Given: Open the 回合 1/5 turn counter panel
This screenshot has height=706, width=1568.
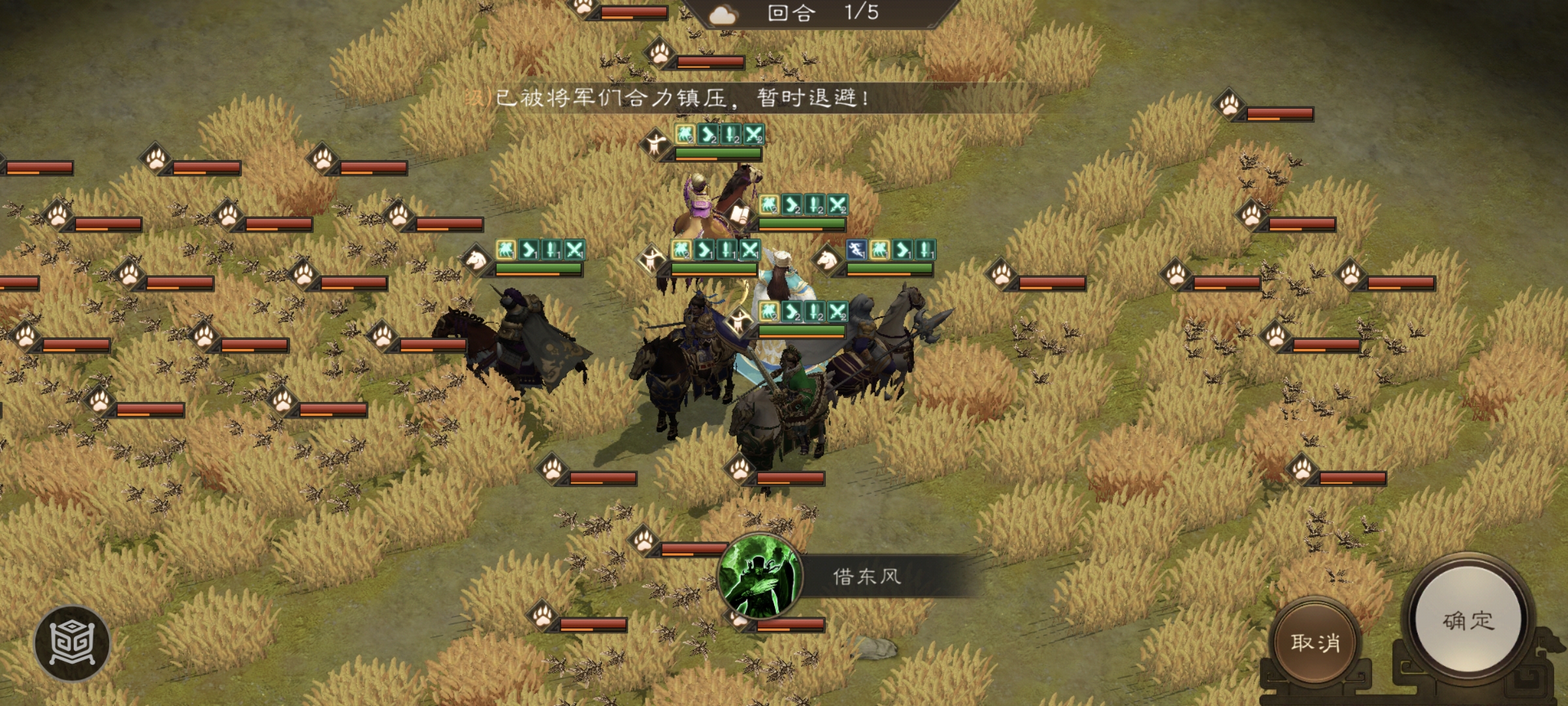Looking at the screenshot, I should coord(817,14).
